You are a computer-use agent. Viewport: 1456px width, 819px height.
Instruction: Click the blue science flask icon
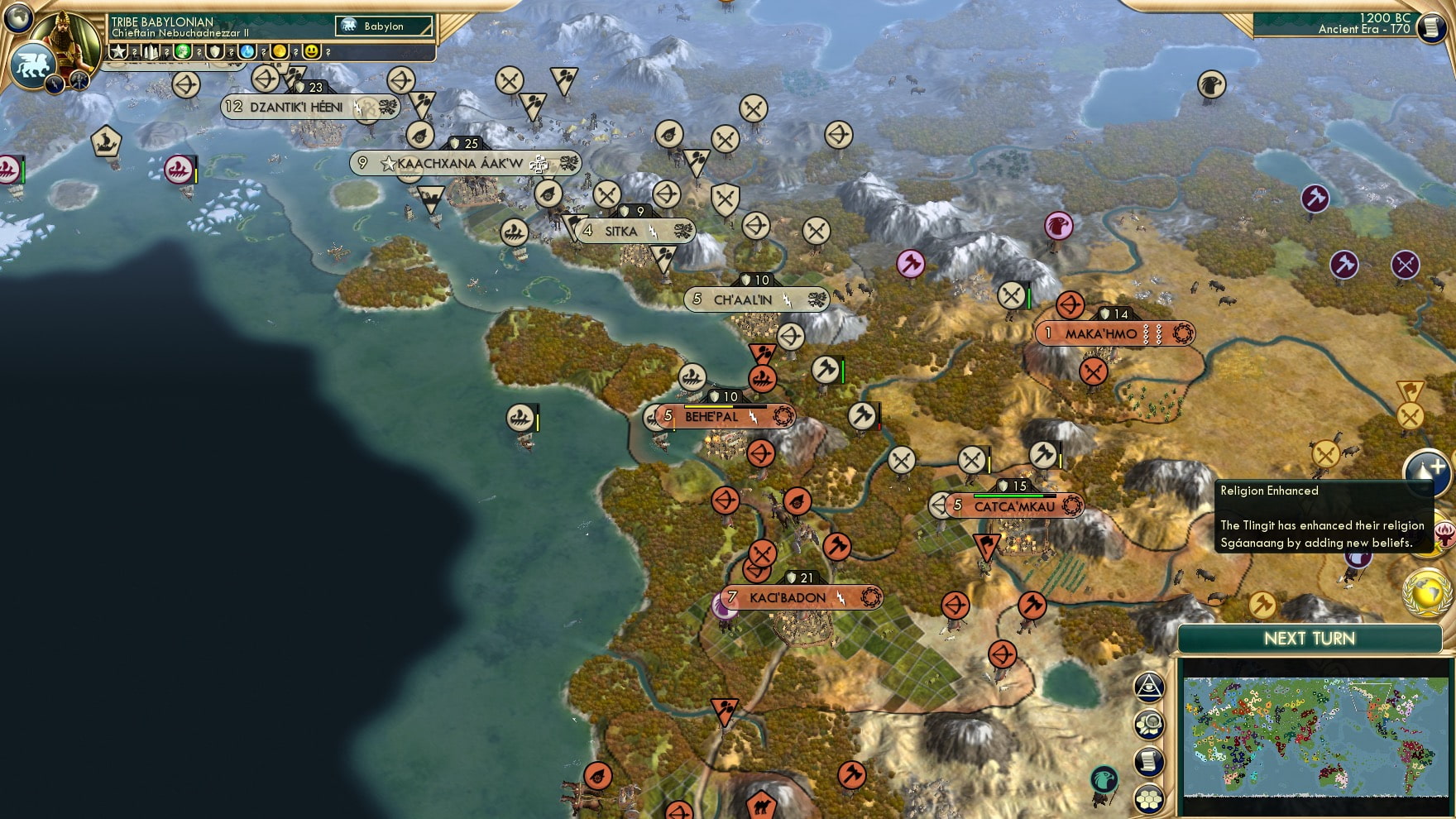[x=246, y=51]
